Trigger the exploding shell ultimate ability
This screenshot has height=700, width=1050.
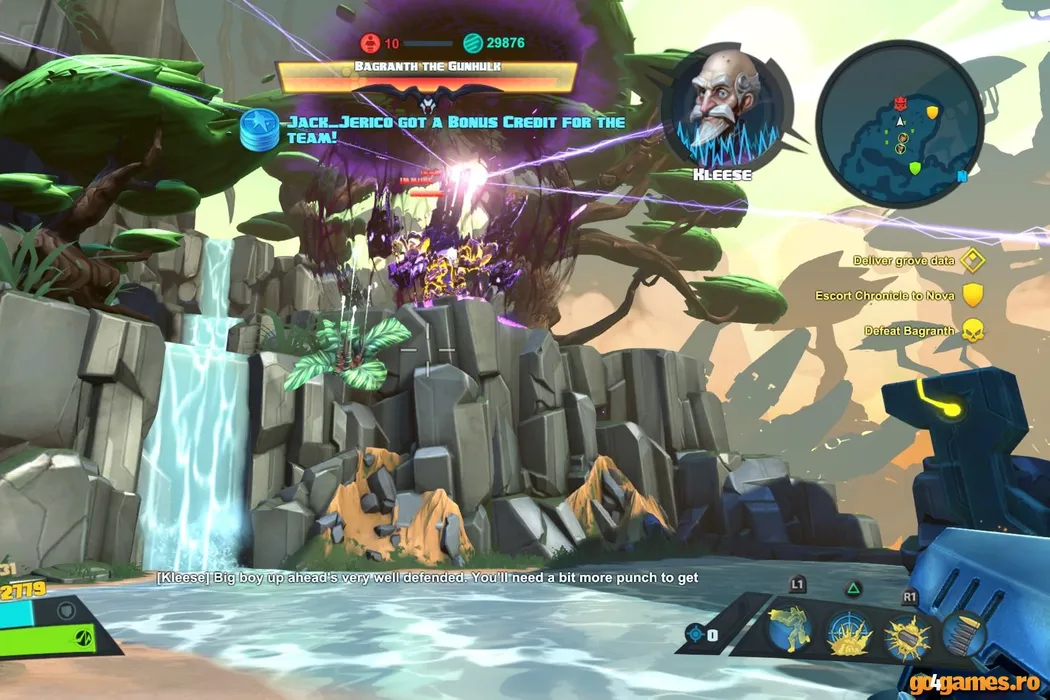coord(908,636)
